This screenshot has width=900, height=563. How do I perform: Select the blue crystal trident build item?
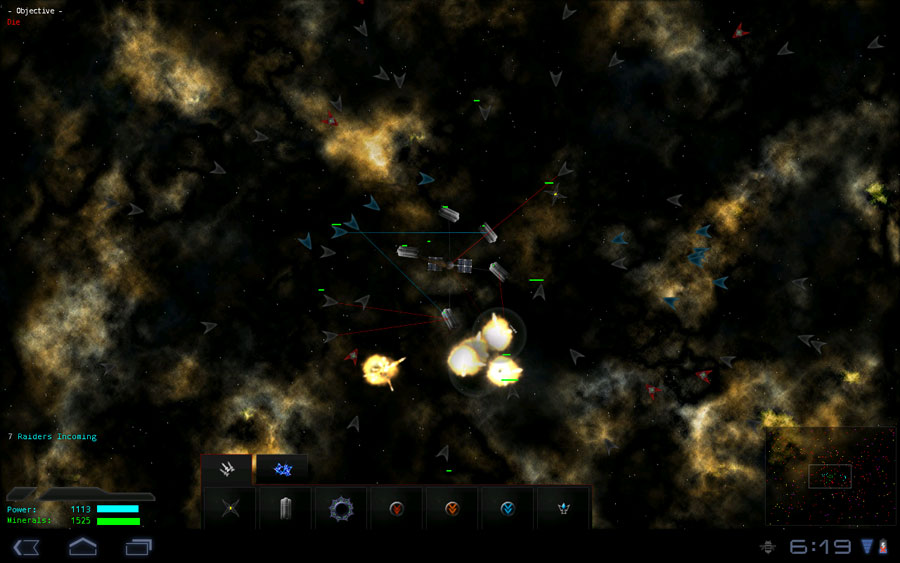pyautogui.click(x=564, y=508)
